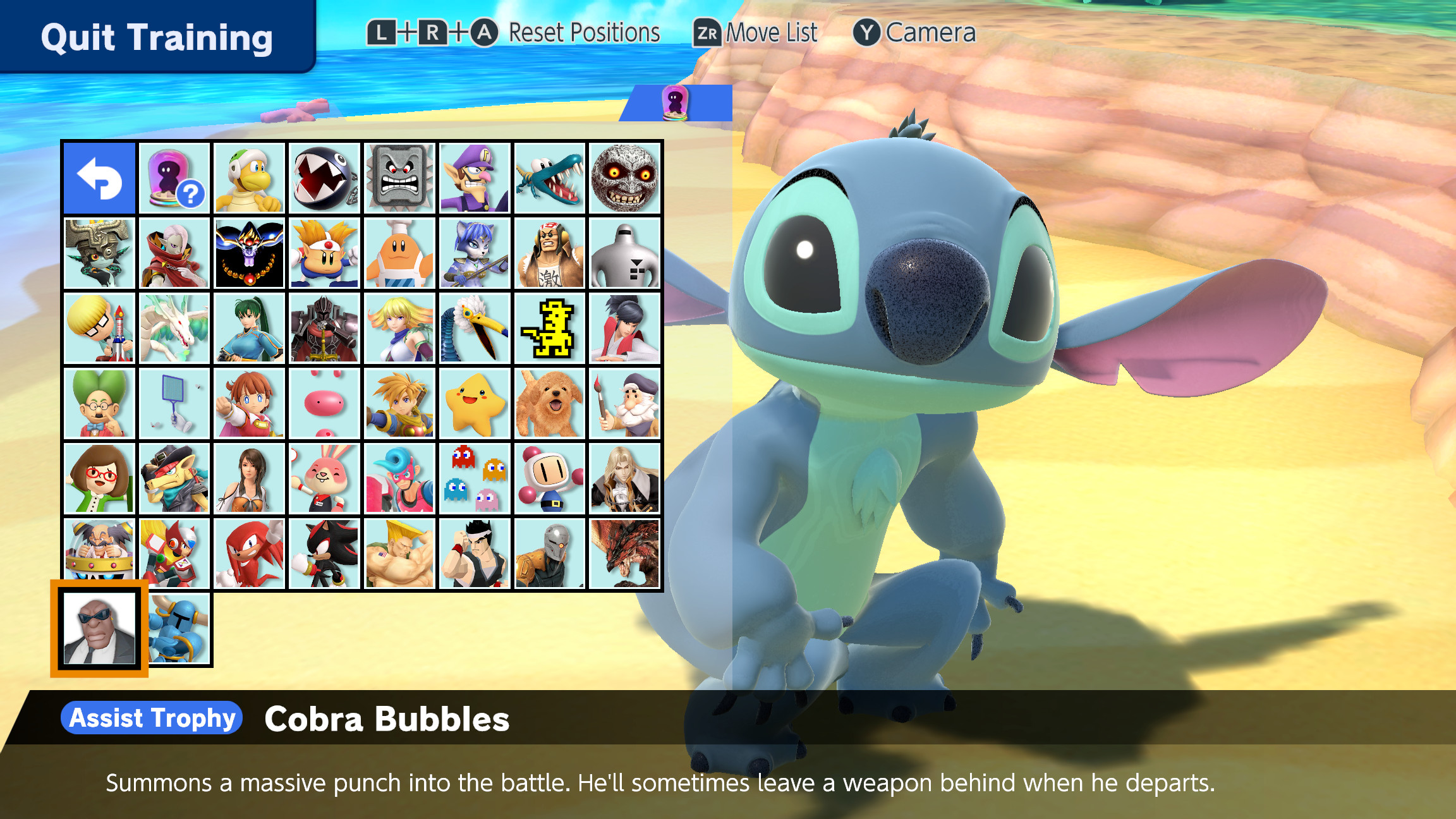Choose Midna in the assist grid
This screenshot has height=819, width=1456.
99,253
